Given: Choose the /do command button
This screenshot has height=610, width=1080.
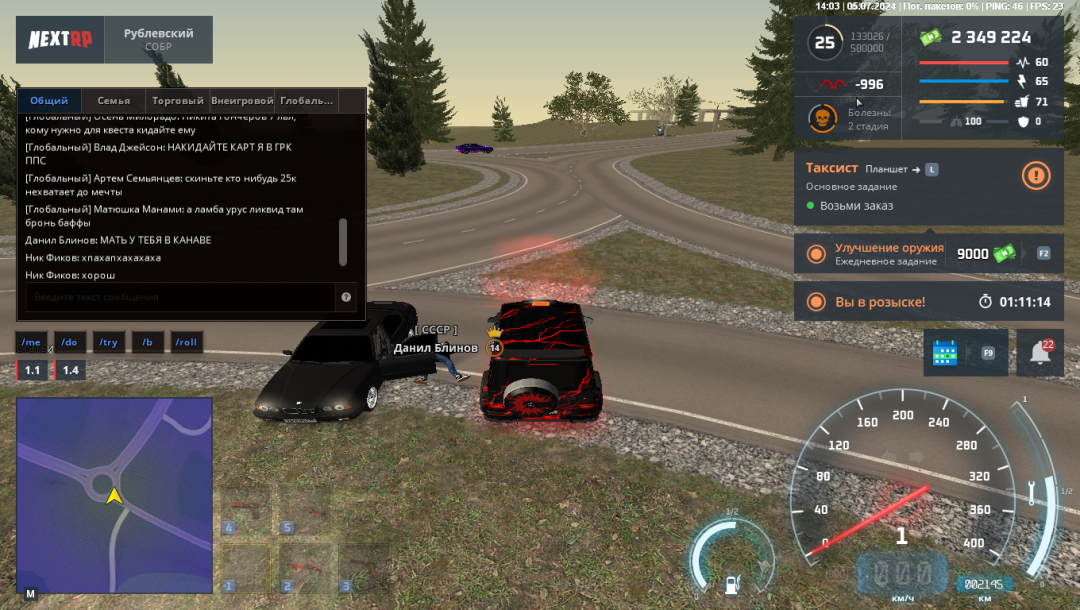Looking at the screenshot, I should 69,342.
